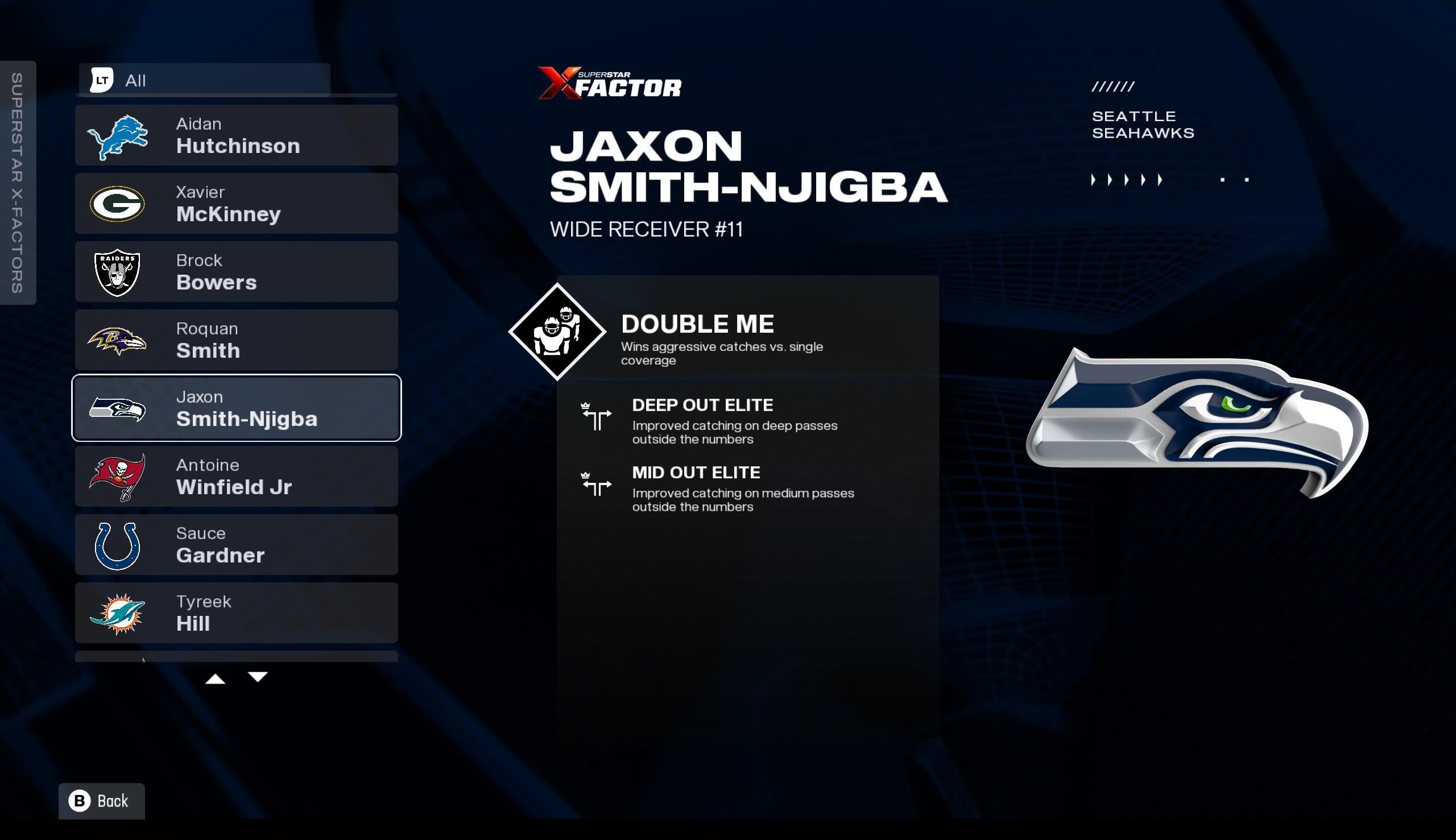View the Deep Out Elite ability
This screenshot has height=840, width=1456.
tap(702, 421)
